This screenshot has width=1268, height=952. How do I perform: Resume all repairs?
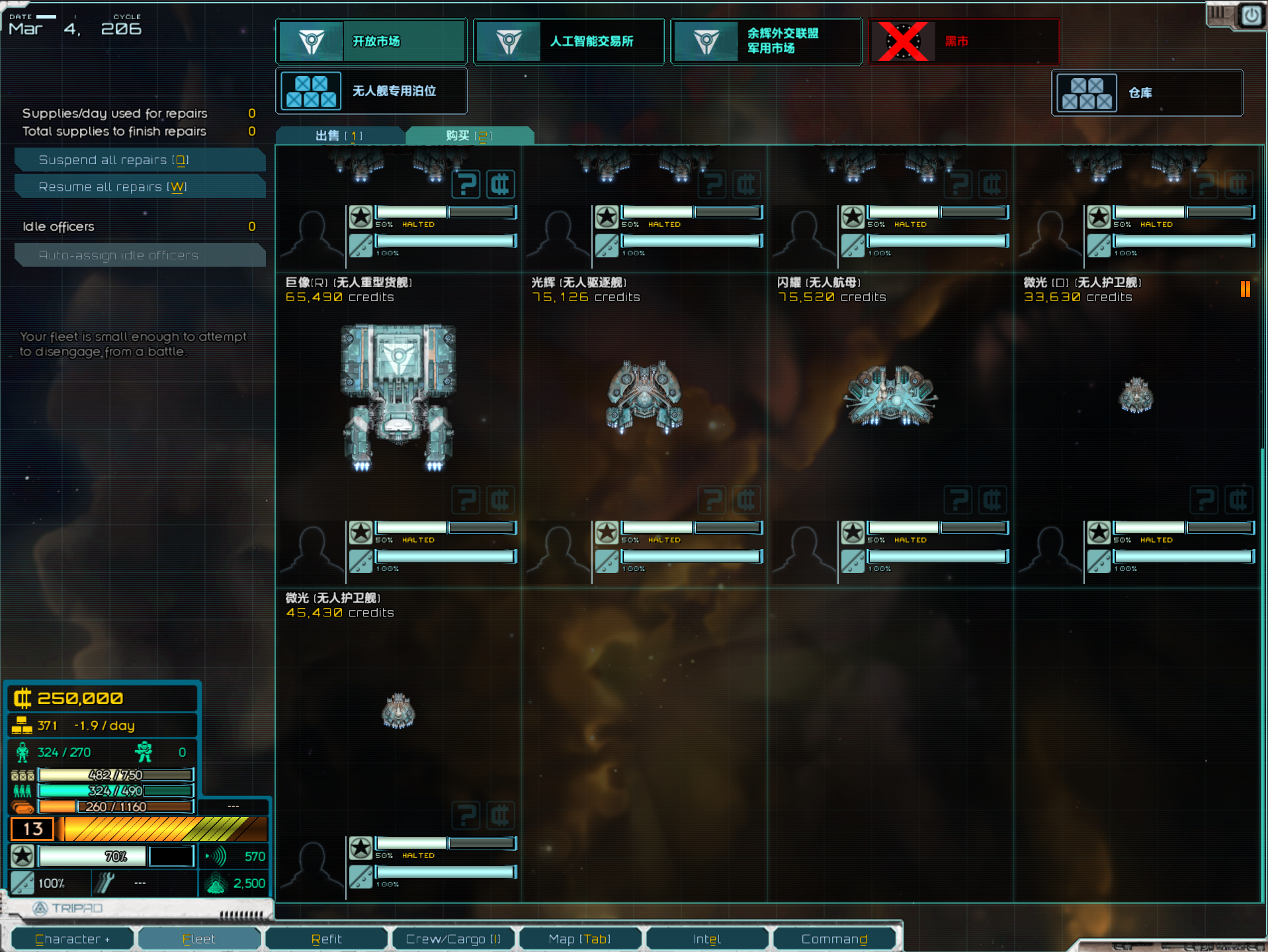(140, 187)
